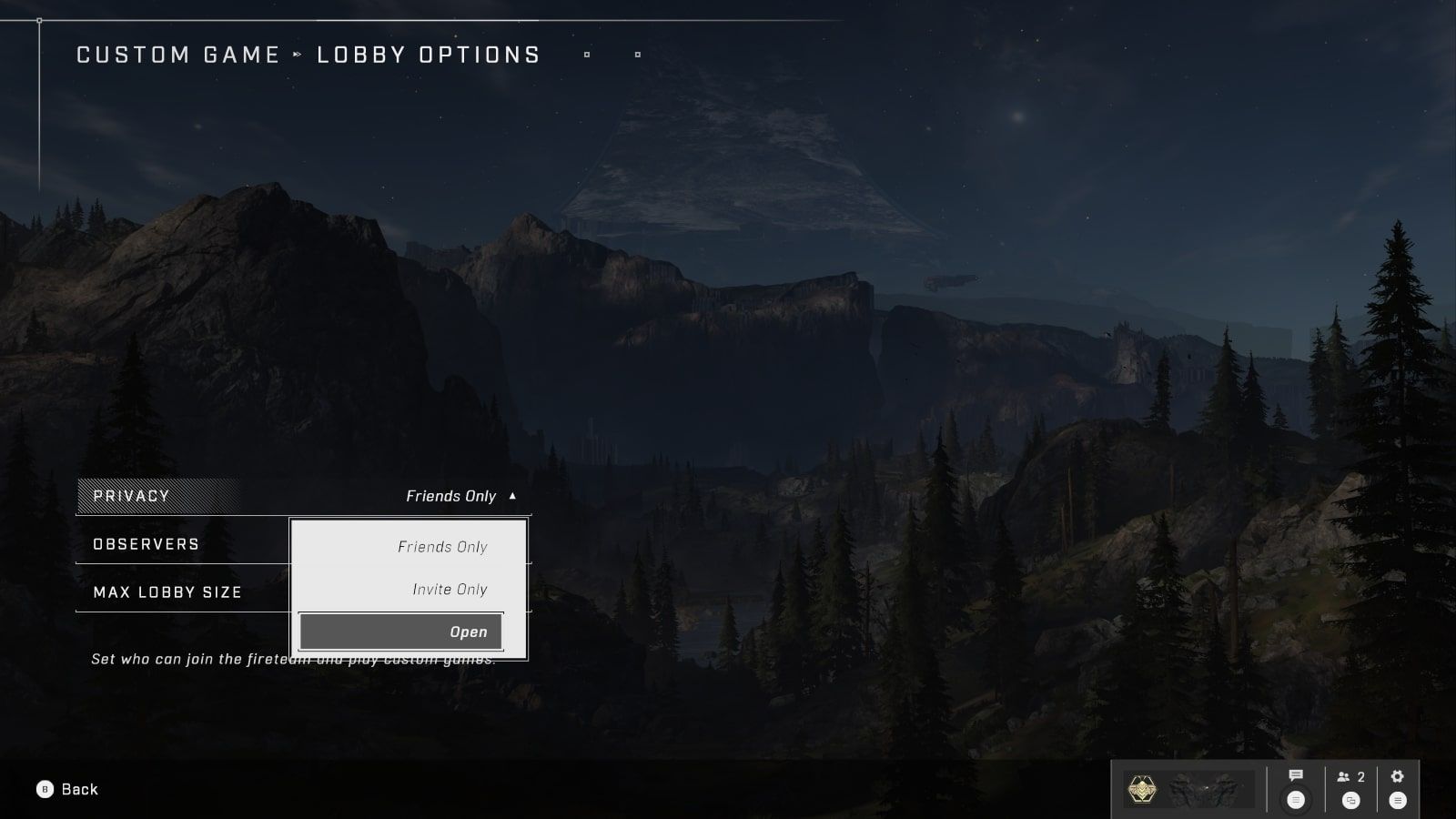Viewport: 1456px width, 819px height.
Task: Click the player nameplate emblem
Action: coord(1141,789)
